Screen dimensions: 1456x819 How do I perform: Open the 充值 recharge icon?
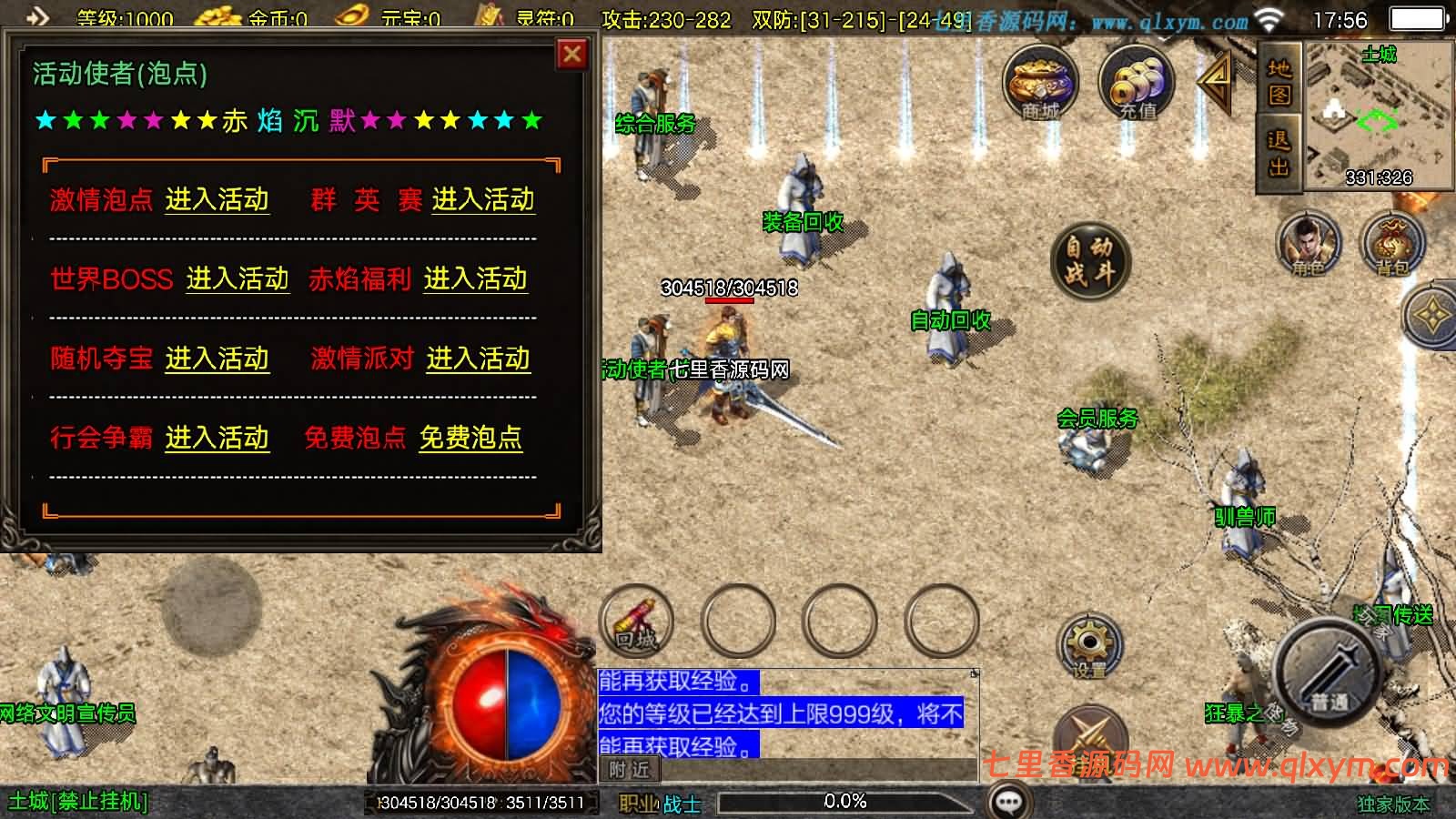(x=1135, y=84)
